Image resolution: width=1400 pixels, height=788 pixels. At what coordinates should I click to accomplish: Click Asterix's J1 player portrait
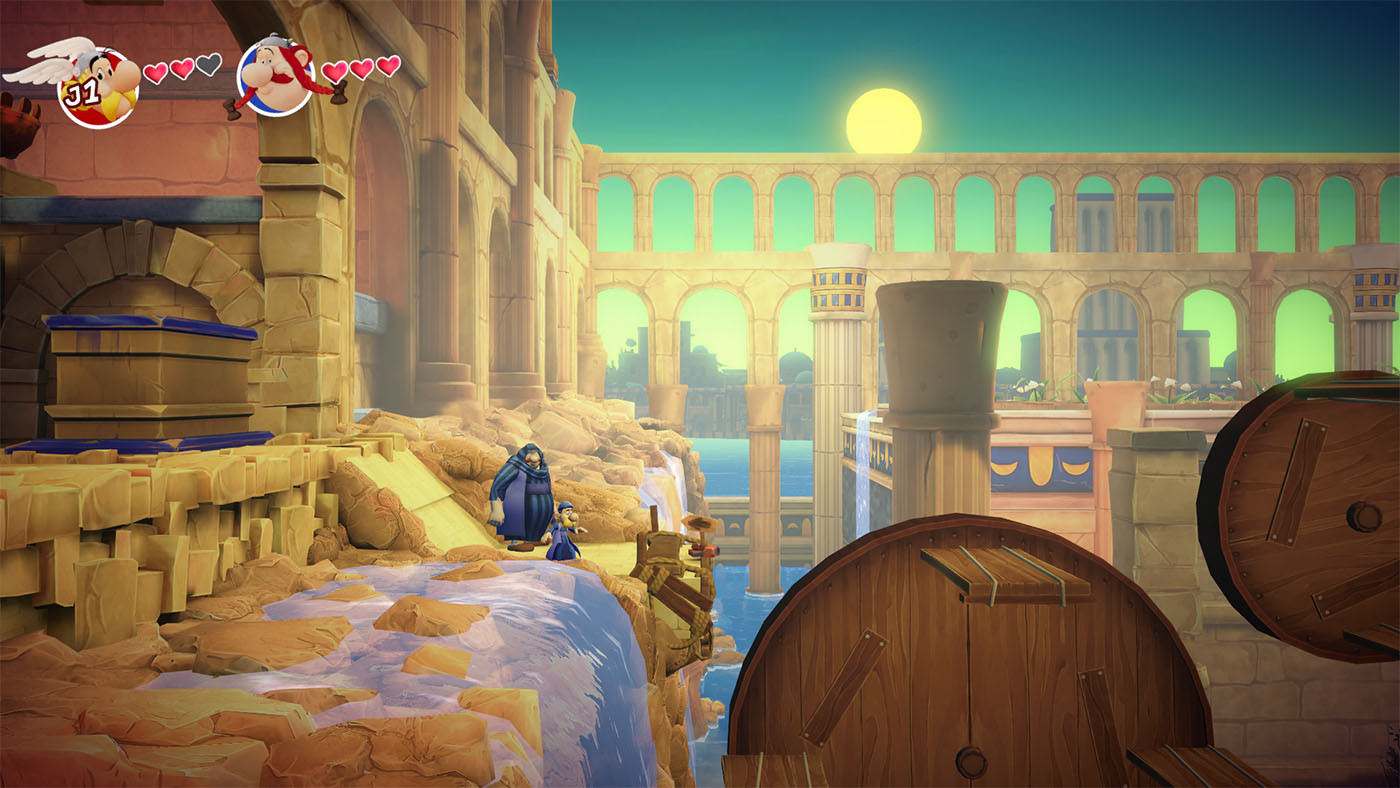(x=98, y=86)
